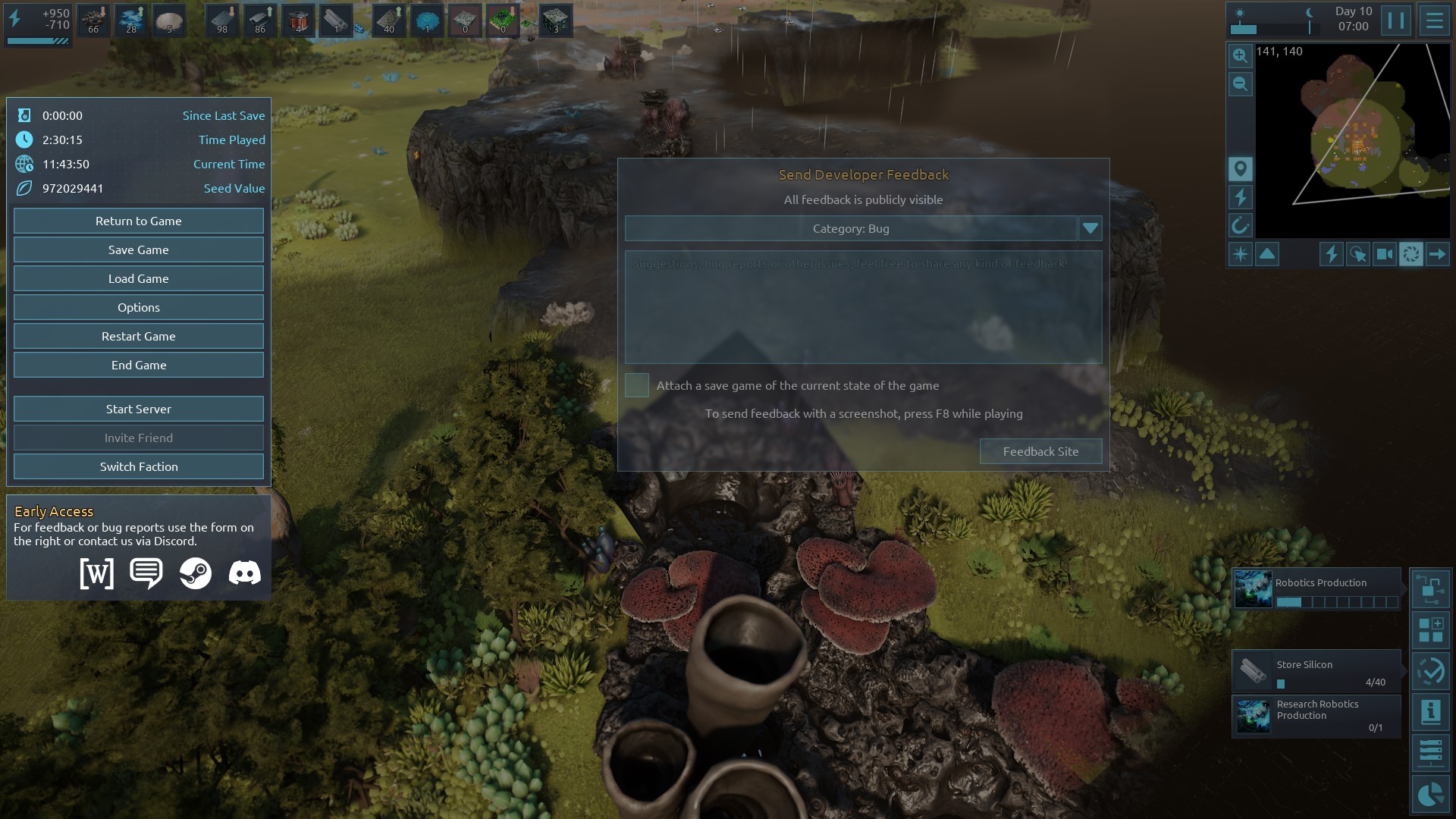Zoom out on the minimap
The width and height of the screenshot is (1456, 819).
(x=1240, y=83)
